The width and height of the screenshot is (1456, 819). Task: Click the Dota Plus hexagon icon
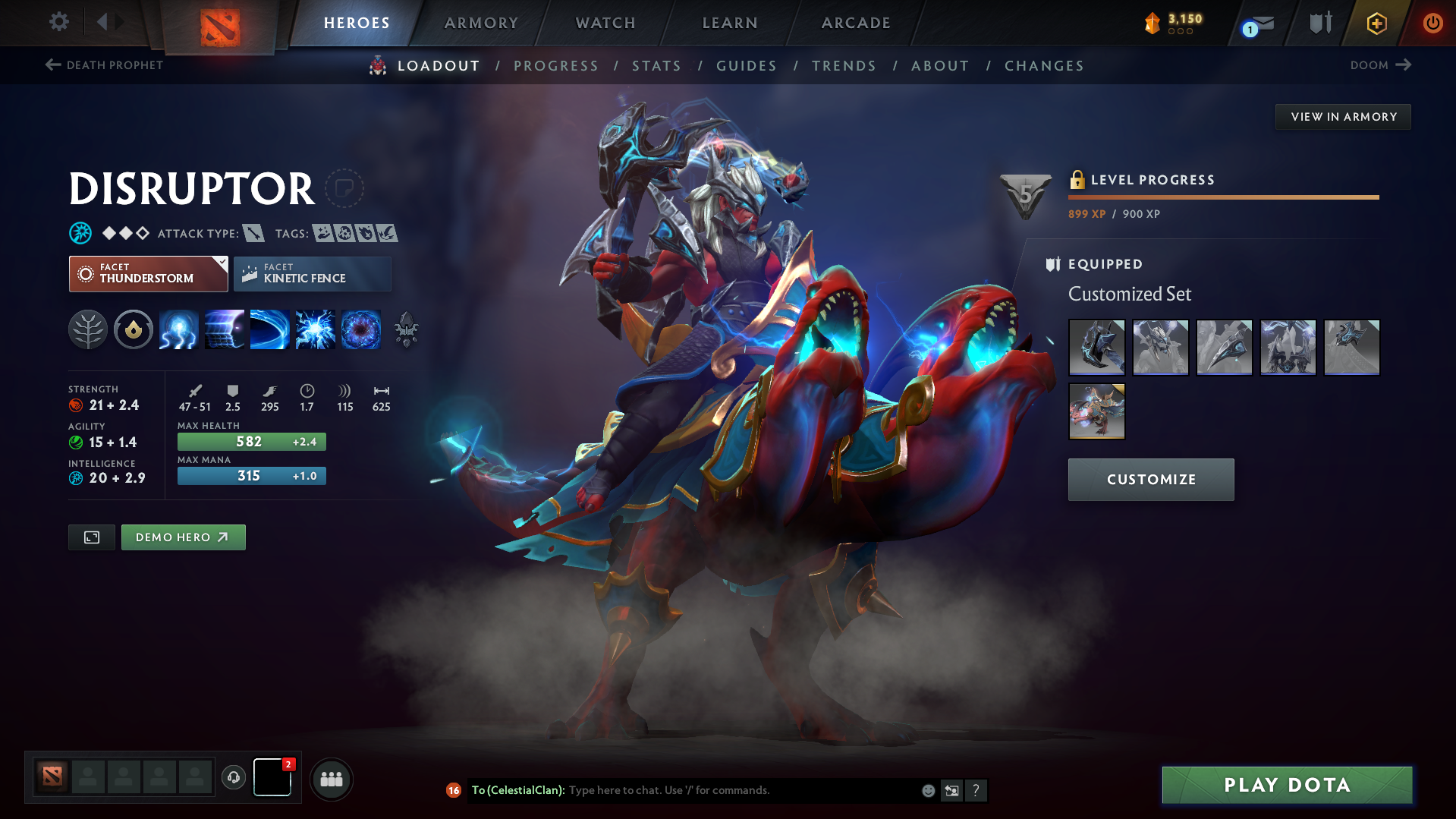click(x=1376, y=23)
